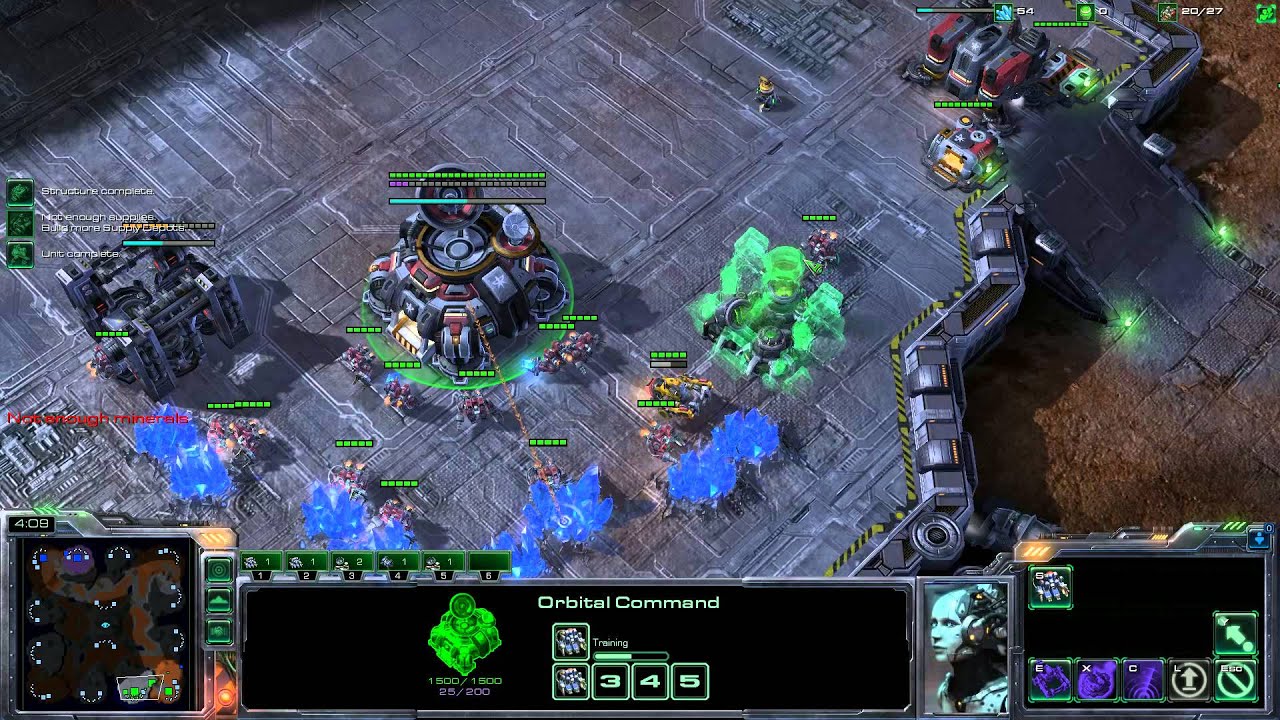Click the SCV currently in training
Image resolution: width=1280 pixels, height=720 pixels.
tap(571, 643)
